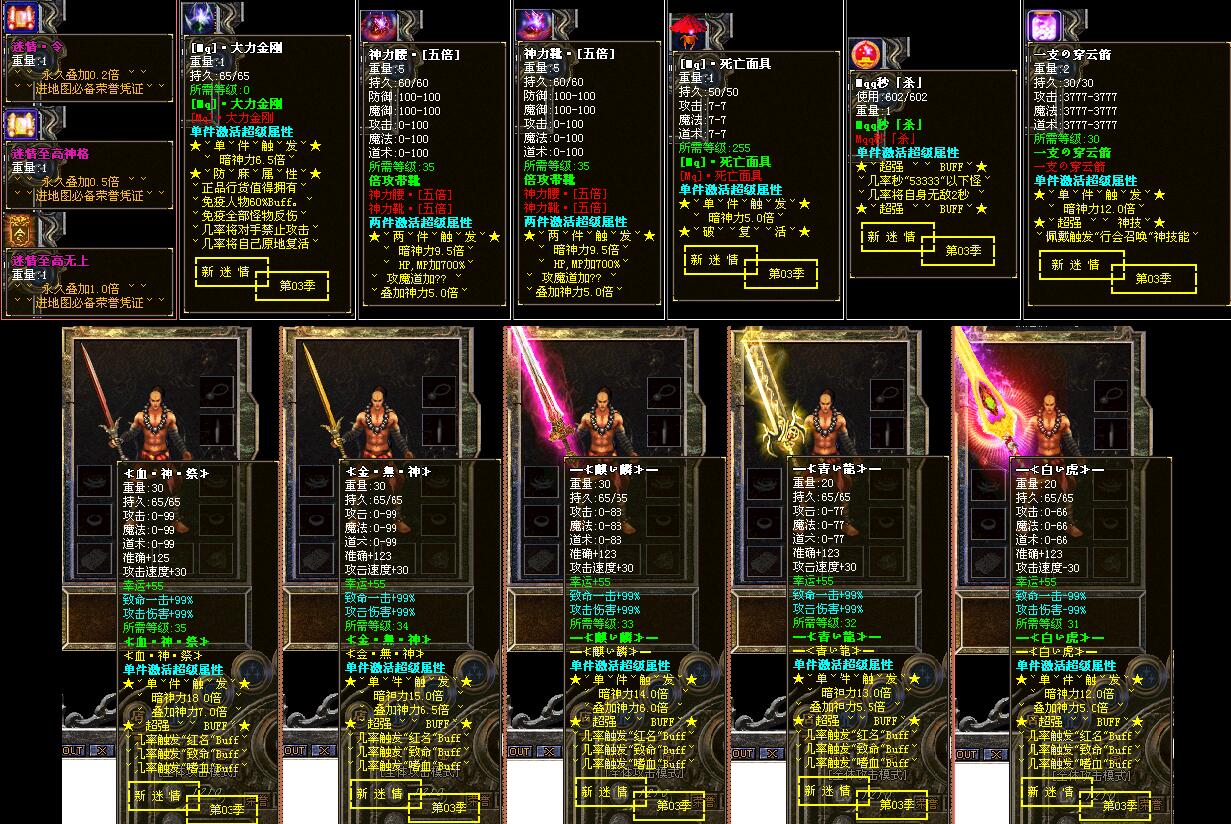The image size is (1231, 824).
Task: Select the necklace slot in the 金無神 panel
Action: pyautogui.click(x=438, y=390)
